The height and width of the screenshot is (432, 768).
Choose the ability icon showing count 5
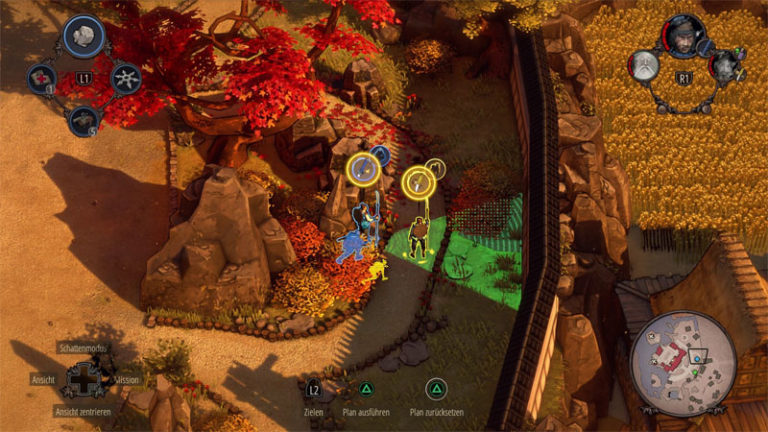pyautogui.click(x=84, y=120)
